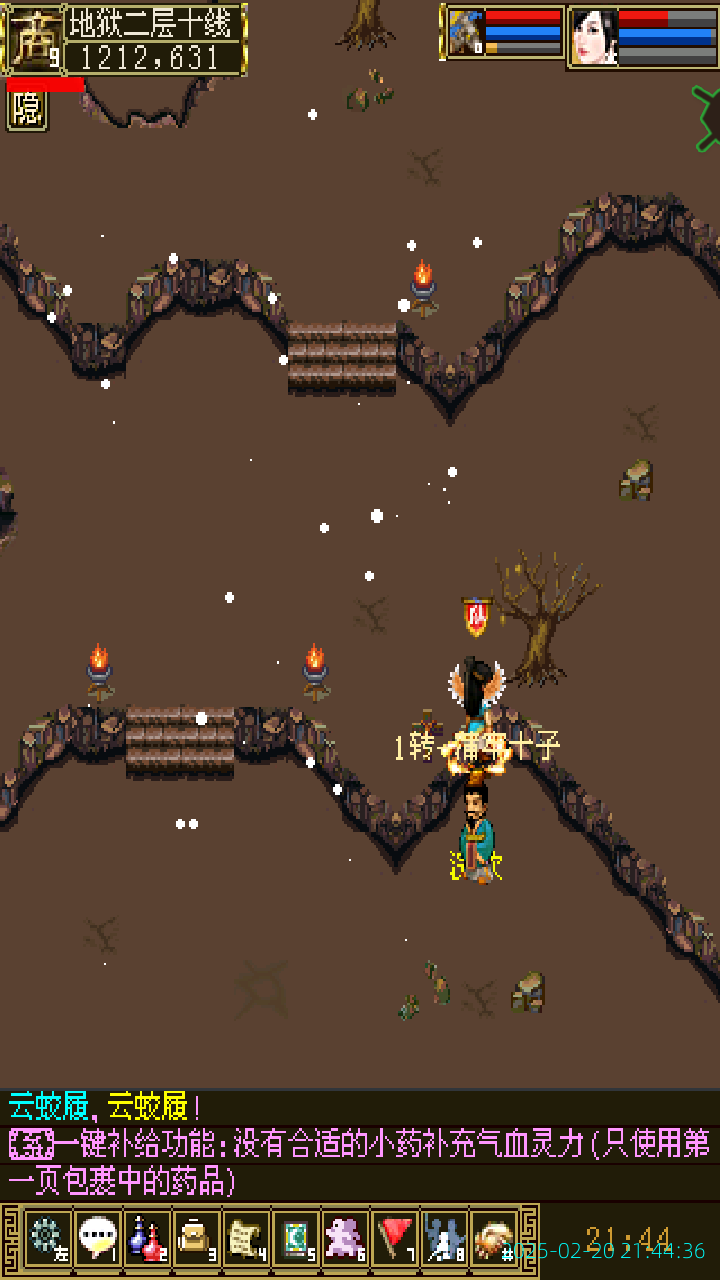
Task: Click the red flag icon
Action: pyautogui.click(x=395, y=1237)
